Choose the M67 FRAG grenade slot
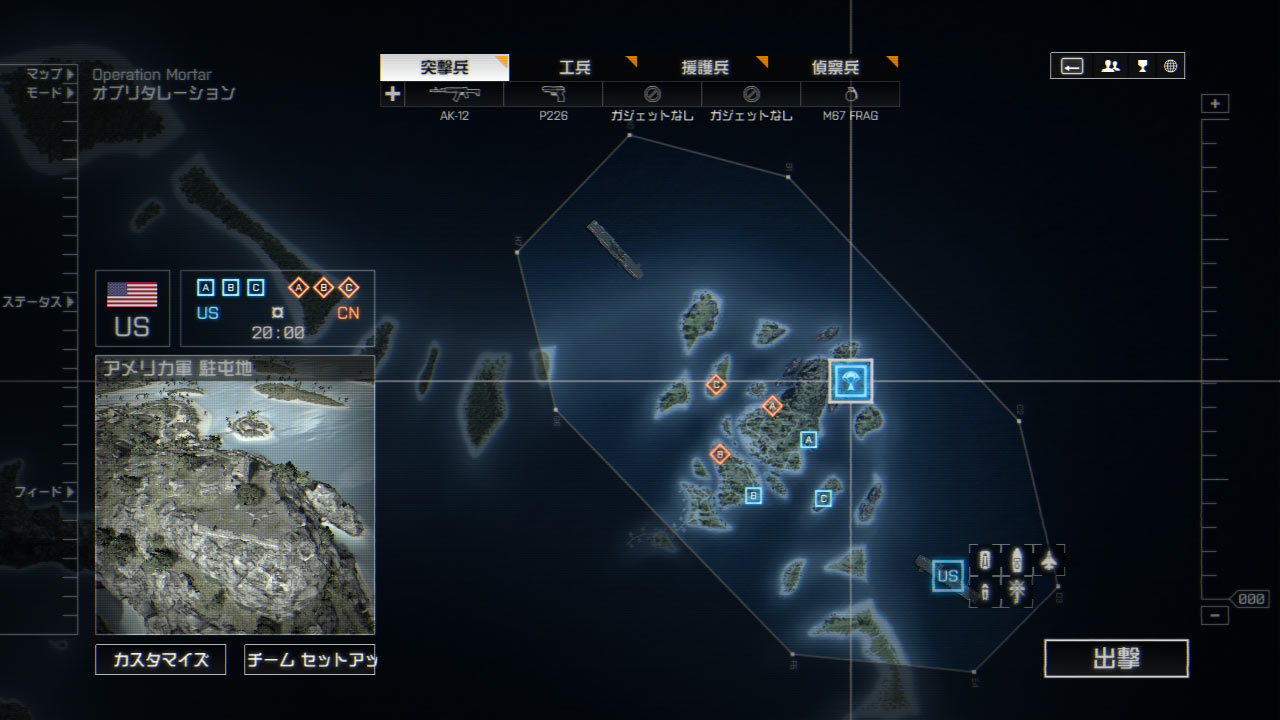 point(850,94)
